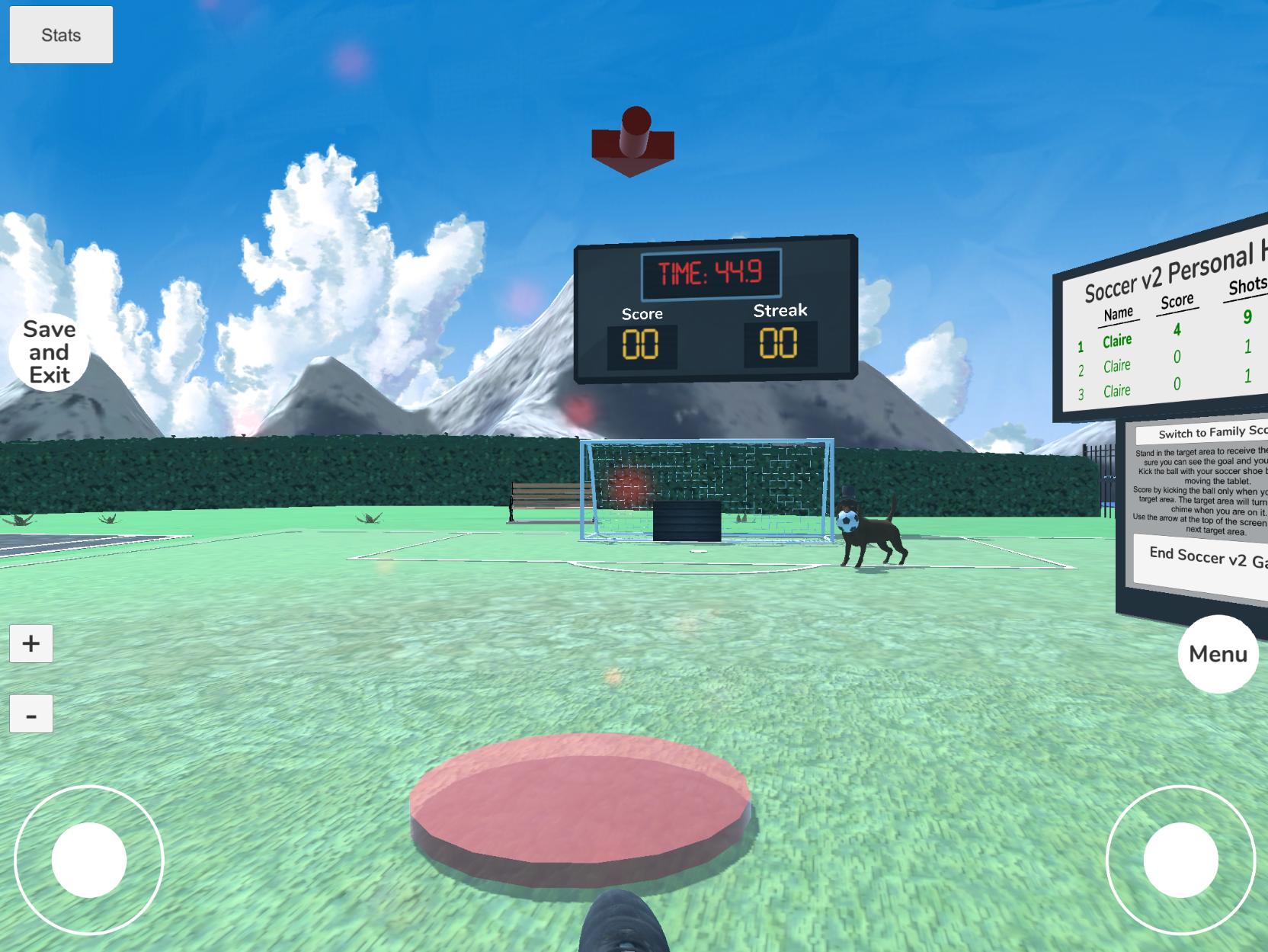The width and height of the screenshot is (1268, 952).
Task: Toggle the Stats panel open
Action: coord(61,34)
